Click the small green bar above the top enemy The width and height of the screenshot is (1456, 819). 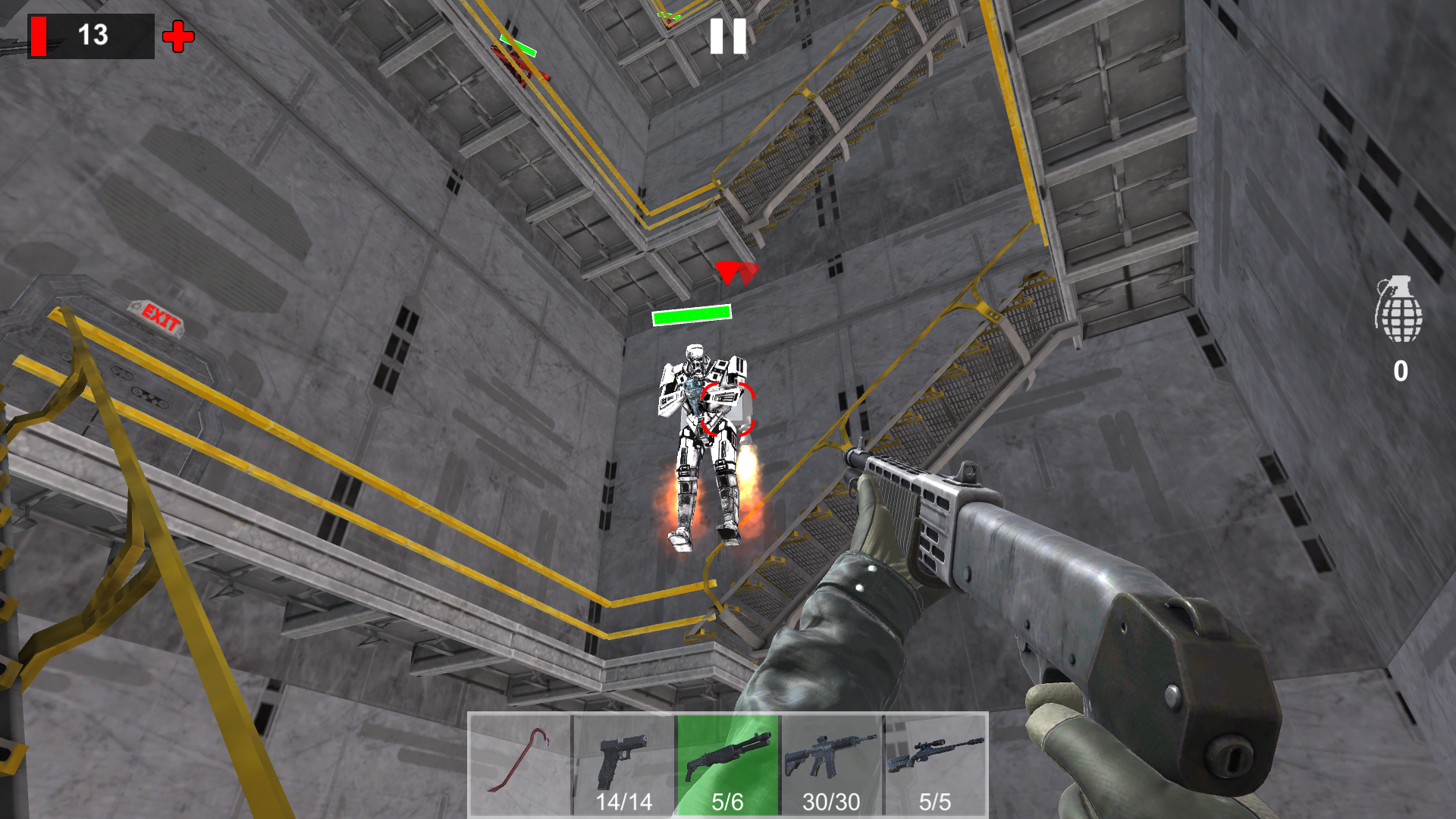(x=516, y=47)
